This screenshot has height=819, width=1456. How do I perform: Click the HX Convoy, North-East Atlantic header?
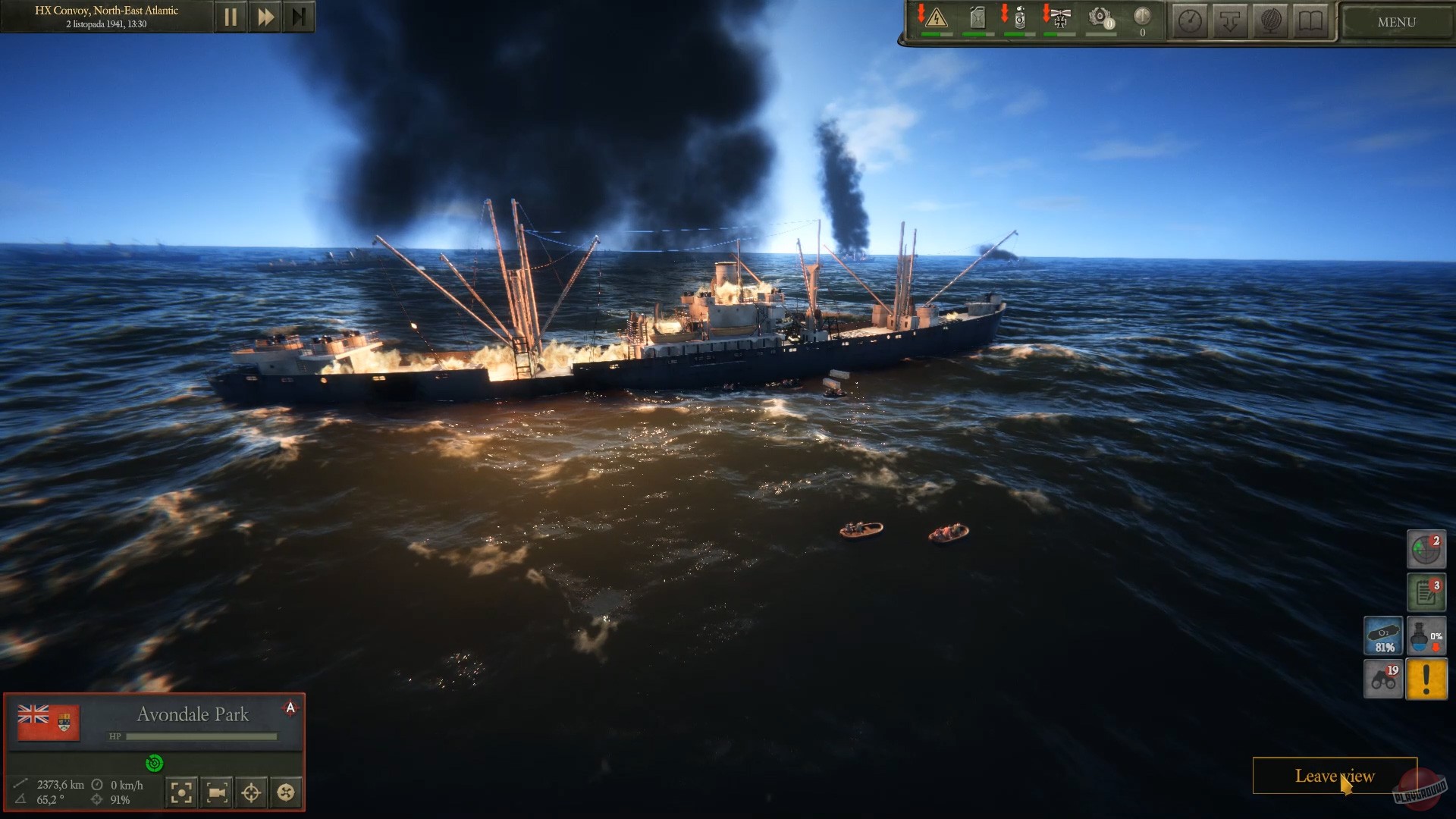[106, 11]
